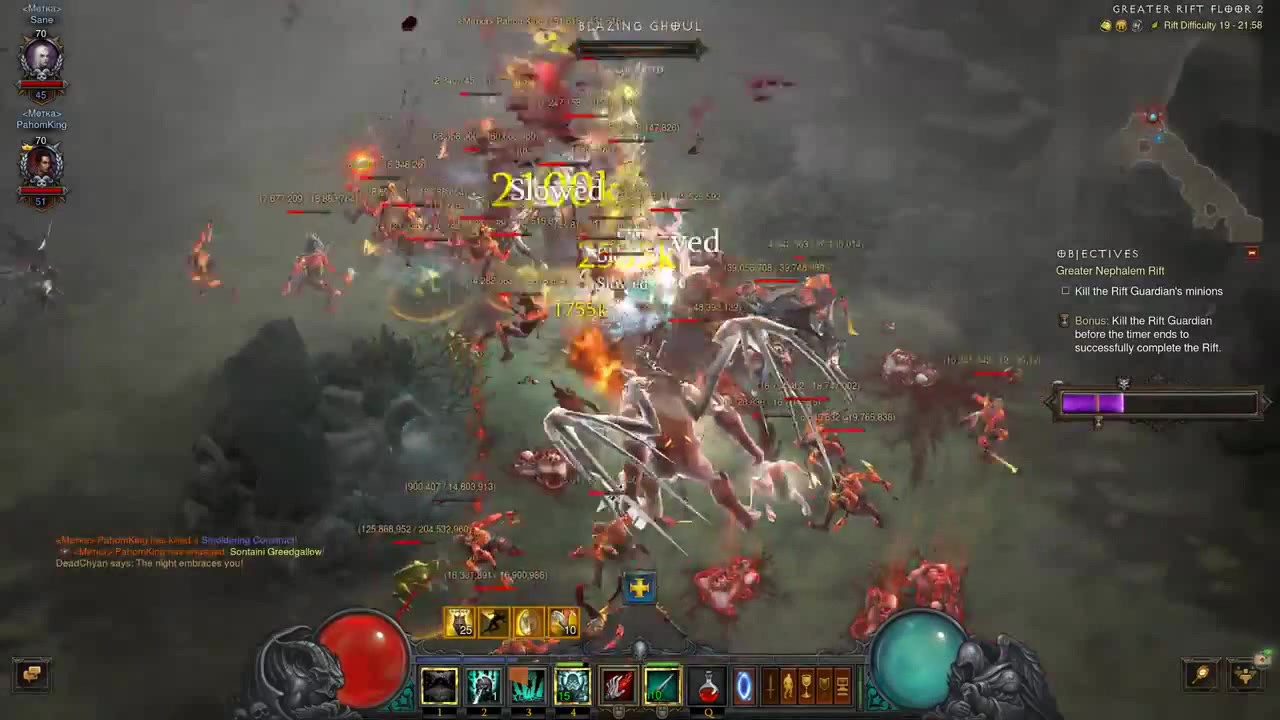This screenshot has width=1280, height=720.
Task: Toggle the Bonus objective checkbox
Action: (1063, 320)
